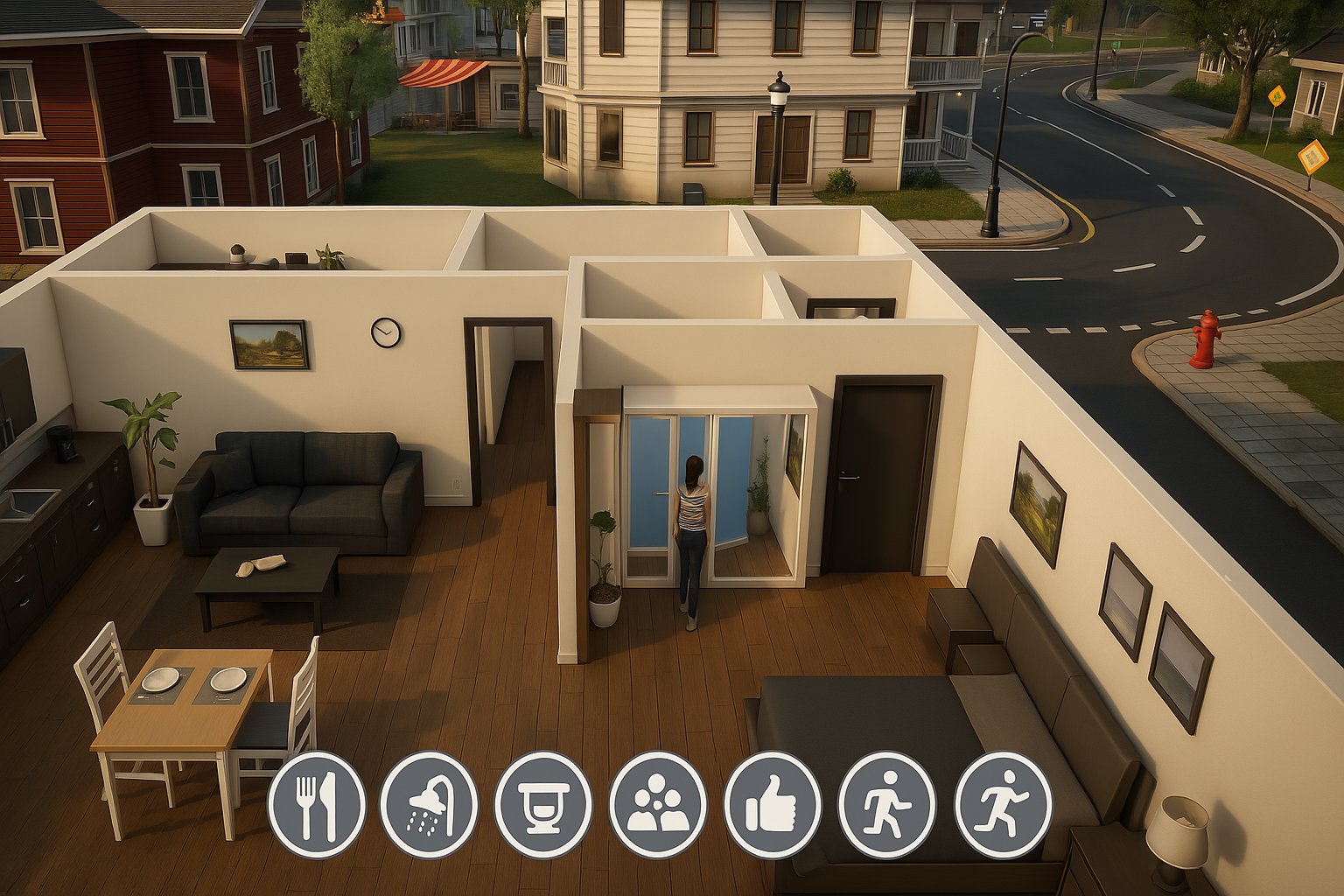
Task: Open the dark bedroom door
Action: coord(878,472)
